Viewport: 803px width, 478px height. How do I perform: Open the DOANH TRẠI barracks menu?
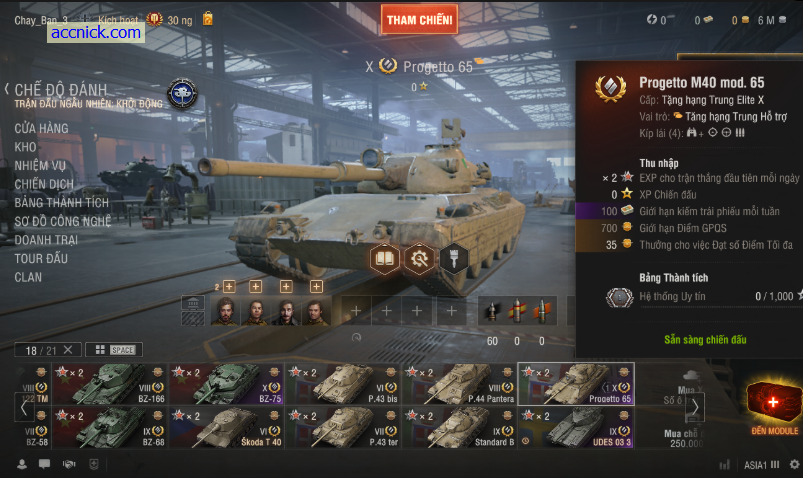point(46,240)
